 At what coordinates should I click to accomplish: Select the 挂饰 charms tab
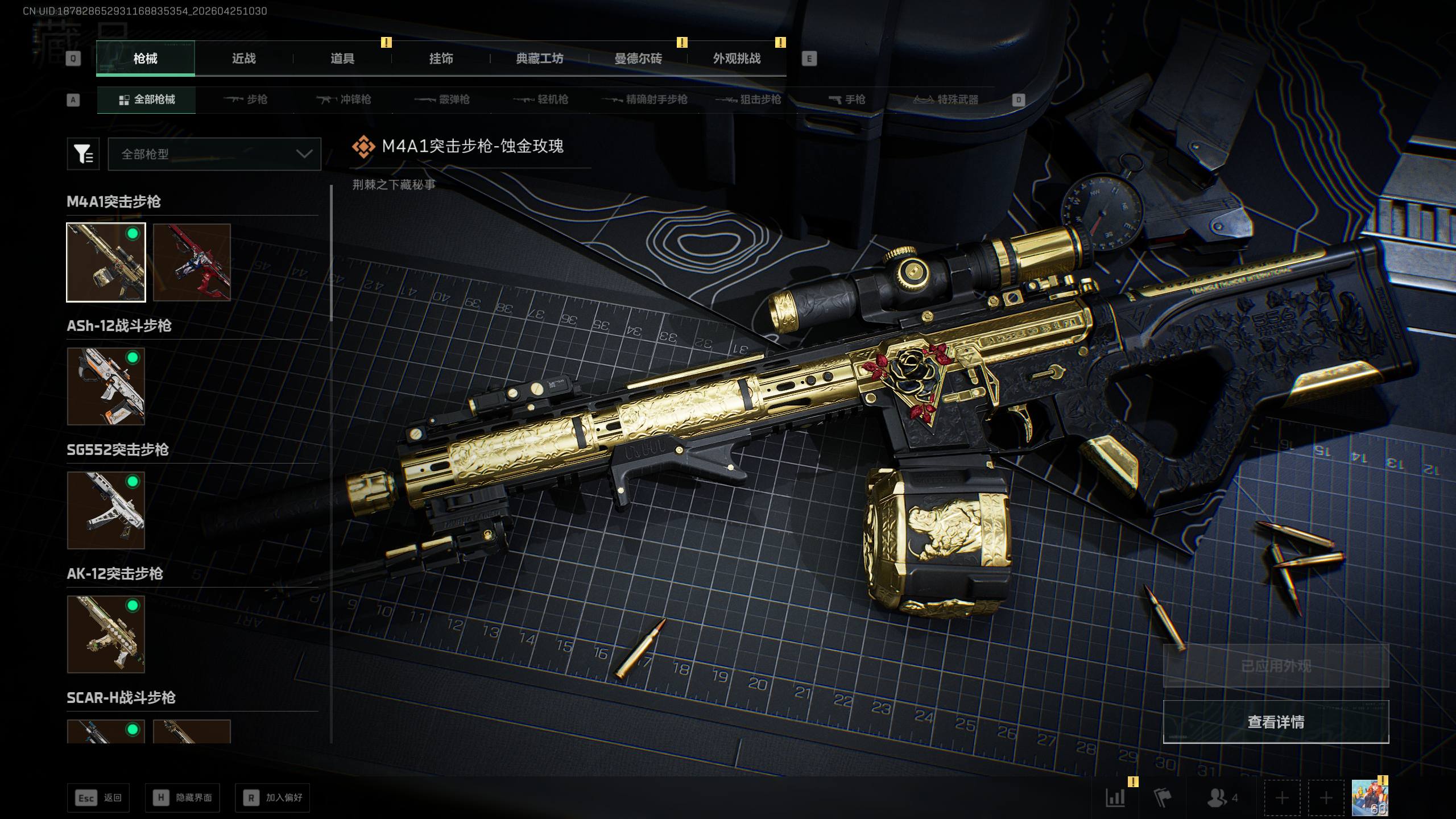(x=441, y=59)
